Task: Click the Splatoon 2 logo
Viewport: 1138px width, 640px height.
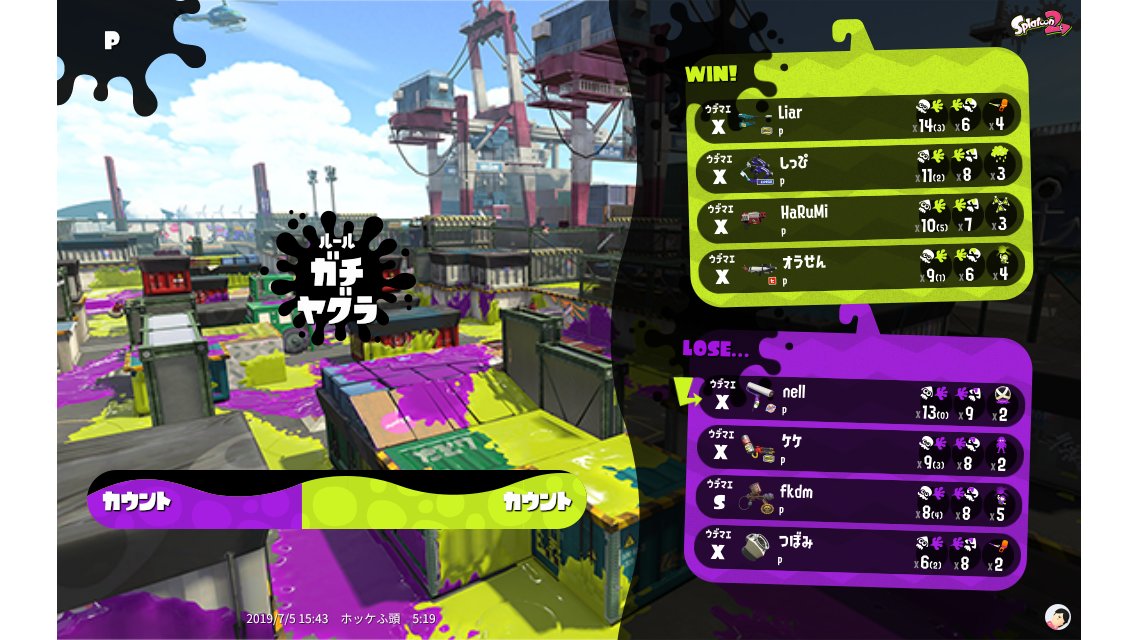Action: pos(1041,25)
